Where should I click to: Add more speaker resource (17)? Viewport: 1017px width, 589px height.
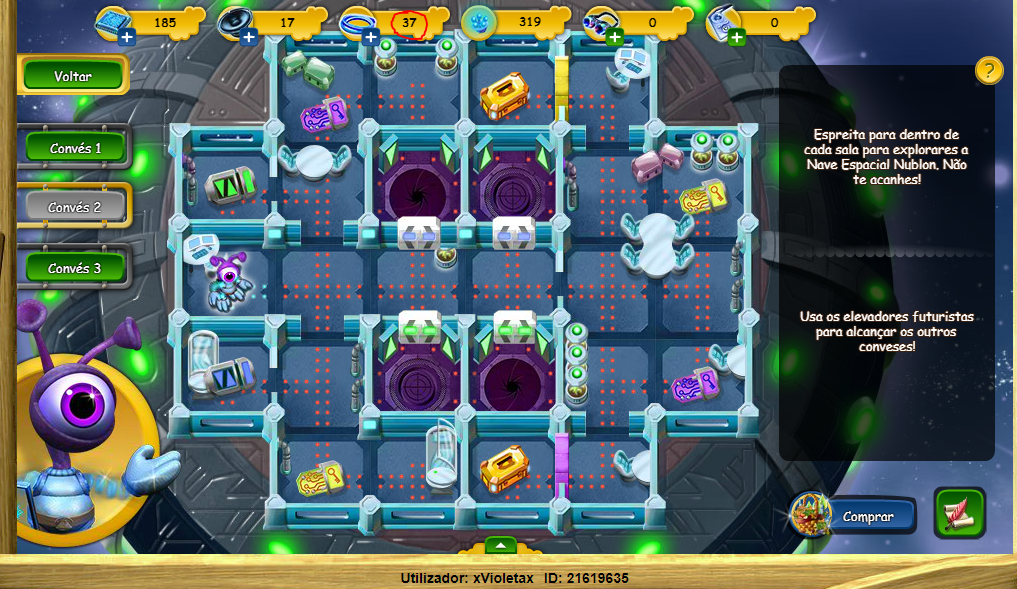tap(249, 38)
